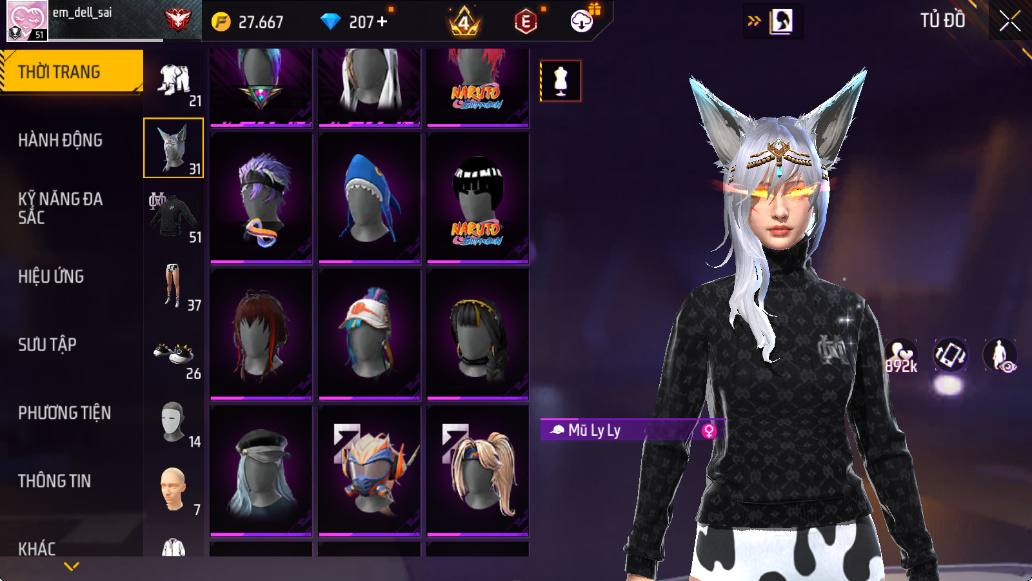
Task: Click the mannequin outfit preview icon
Action: coord(561,81)
